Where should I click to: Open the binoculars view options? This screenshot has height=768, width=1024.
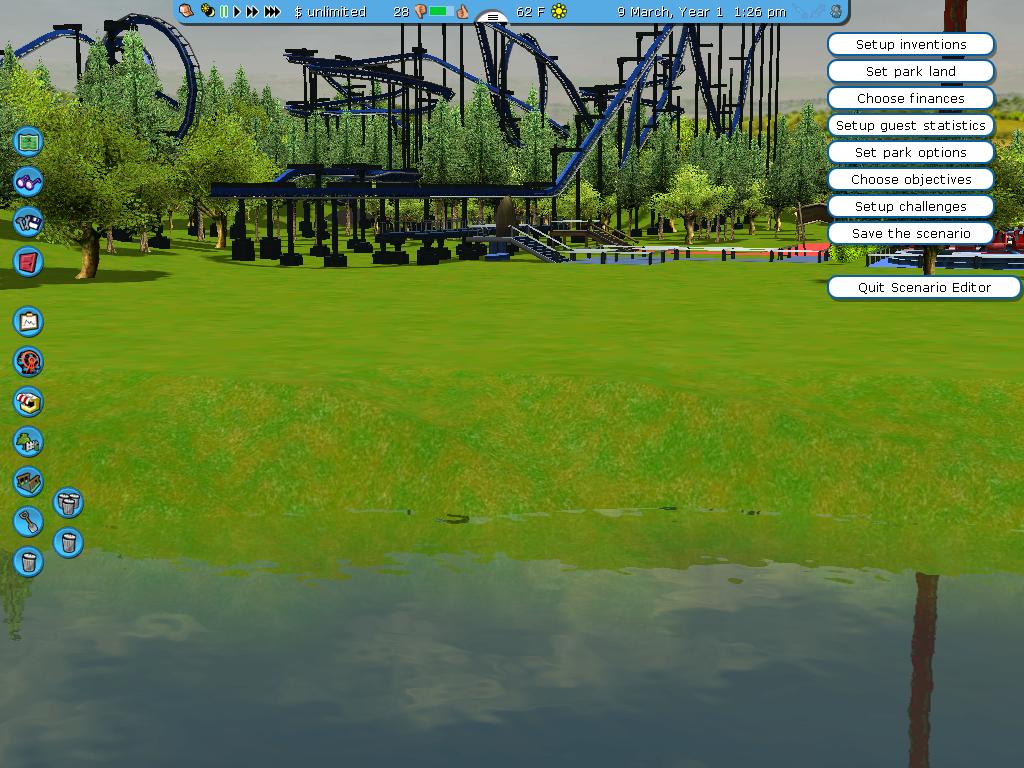point(28,182)
